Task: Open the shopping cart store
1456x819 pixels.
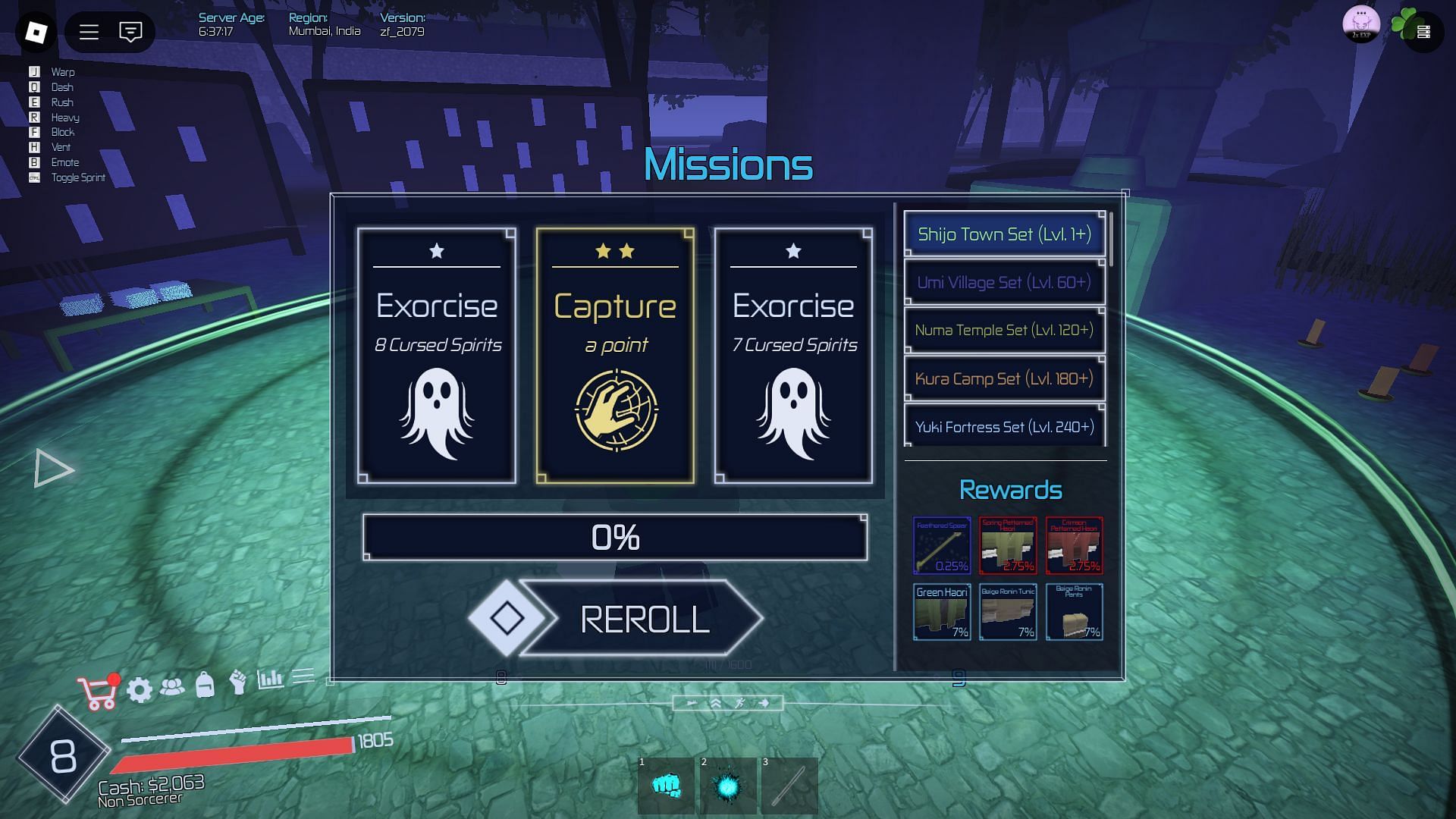Action: click(98, 692)
